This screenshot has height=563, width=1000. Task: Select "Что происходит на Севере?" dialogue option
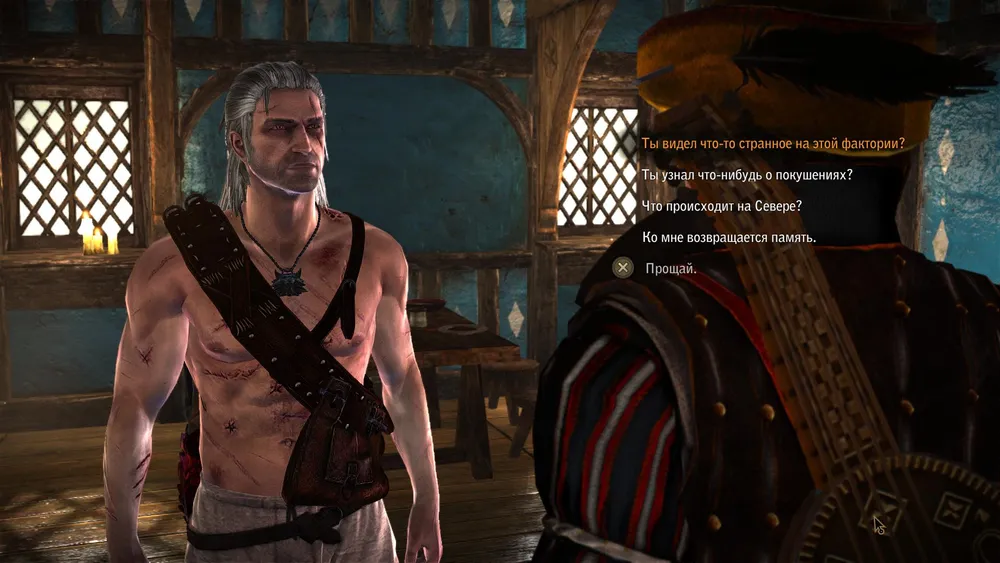pos(720,206)
